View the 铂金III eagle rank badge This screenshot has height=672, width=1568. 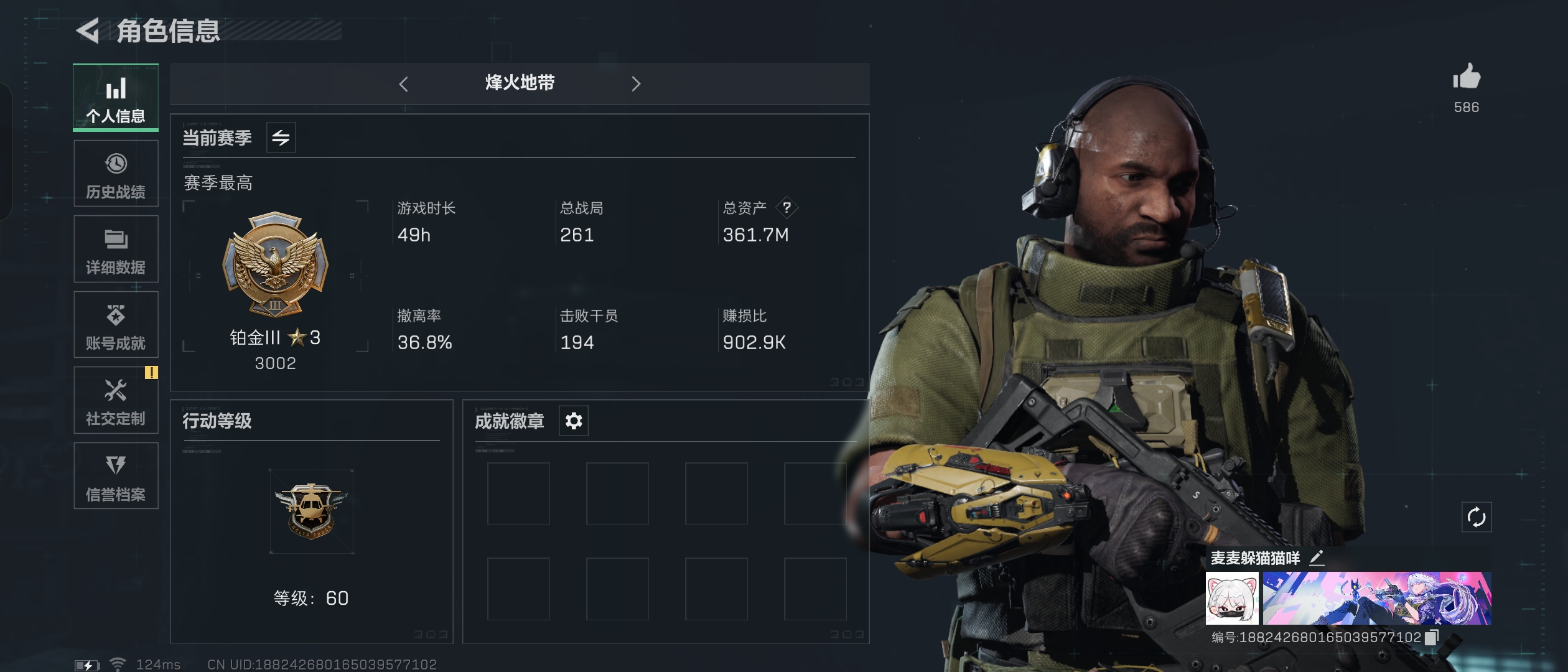[275, 264]
